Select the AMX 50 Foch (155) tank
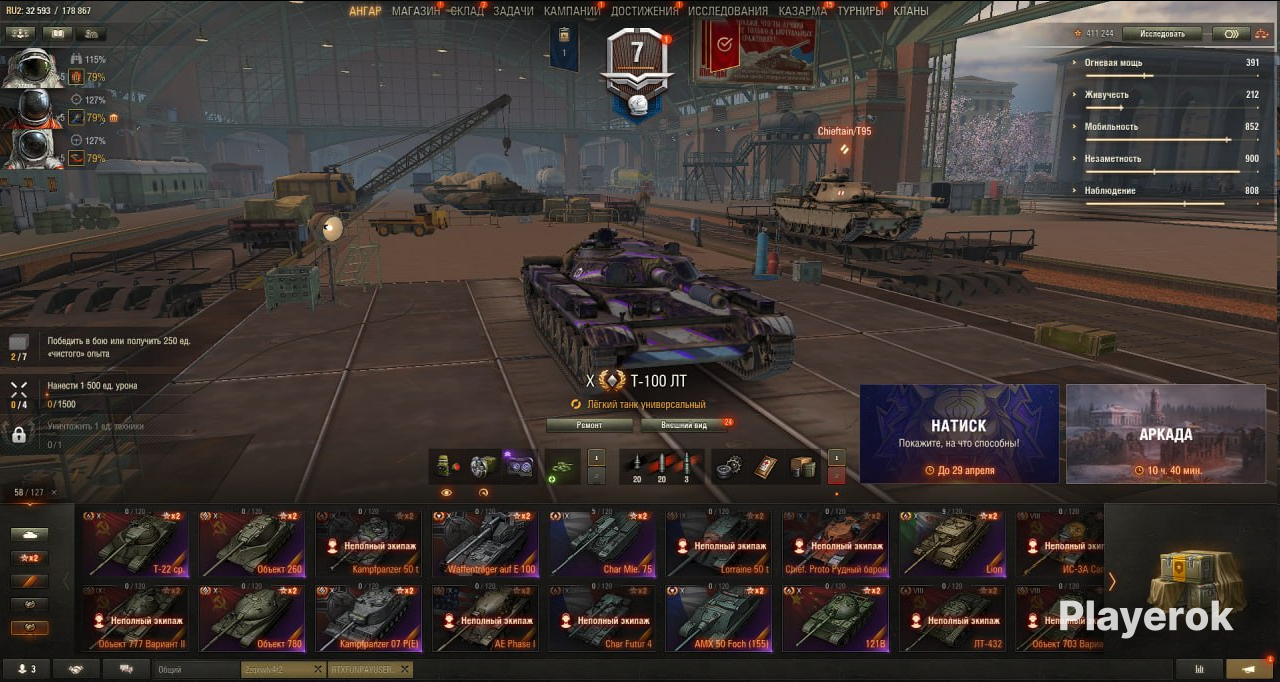Image resolution: width=1280 pixels, height=682 pixels. [718, 618]
